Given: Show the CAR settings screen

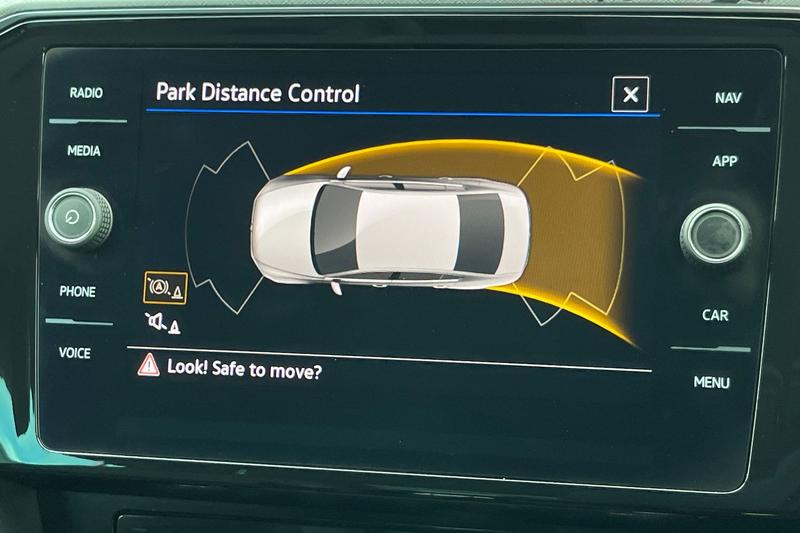Looking at the screenshot, I should [715, 315].
